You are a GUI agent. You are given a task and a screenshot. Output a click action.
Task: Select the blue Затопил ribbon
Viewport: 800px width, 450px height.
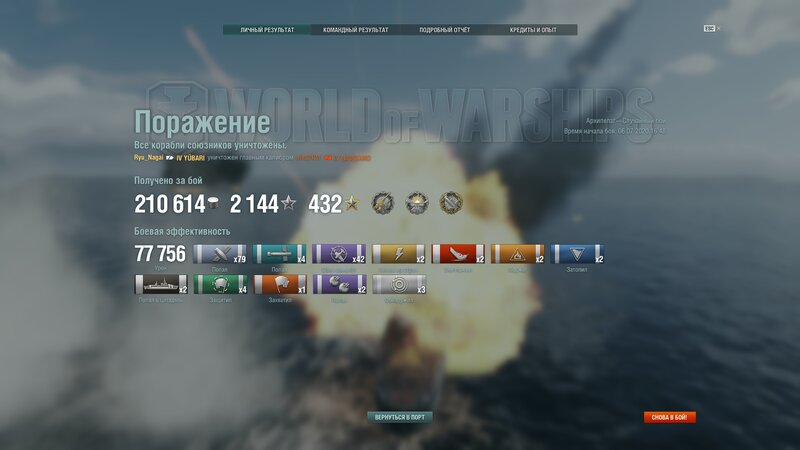click(x=578, y=255)
